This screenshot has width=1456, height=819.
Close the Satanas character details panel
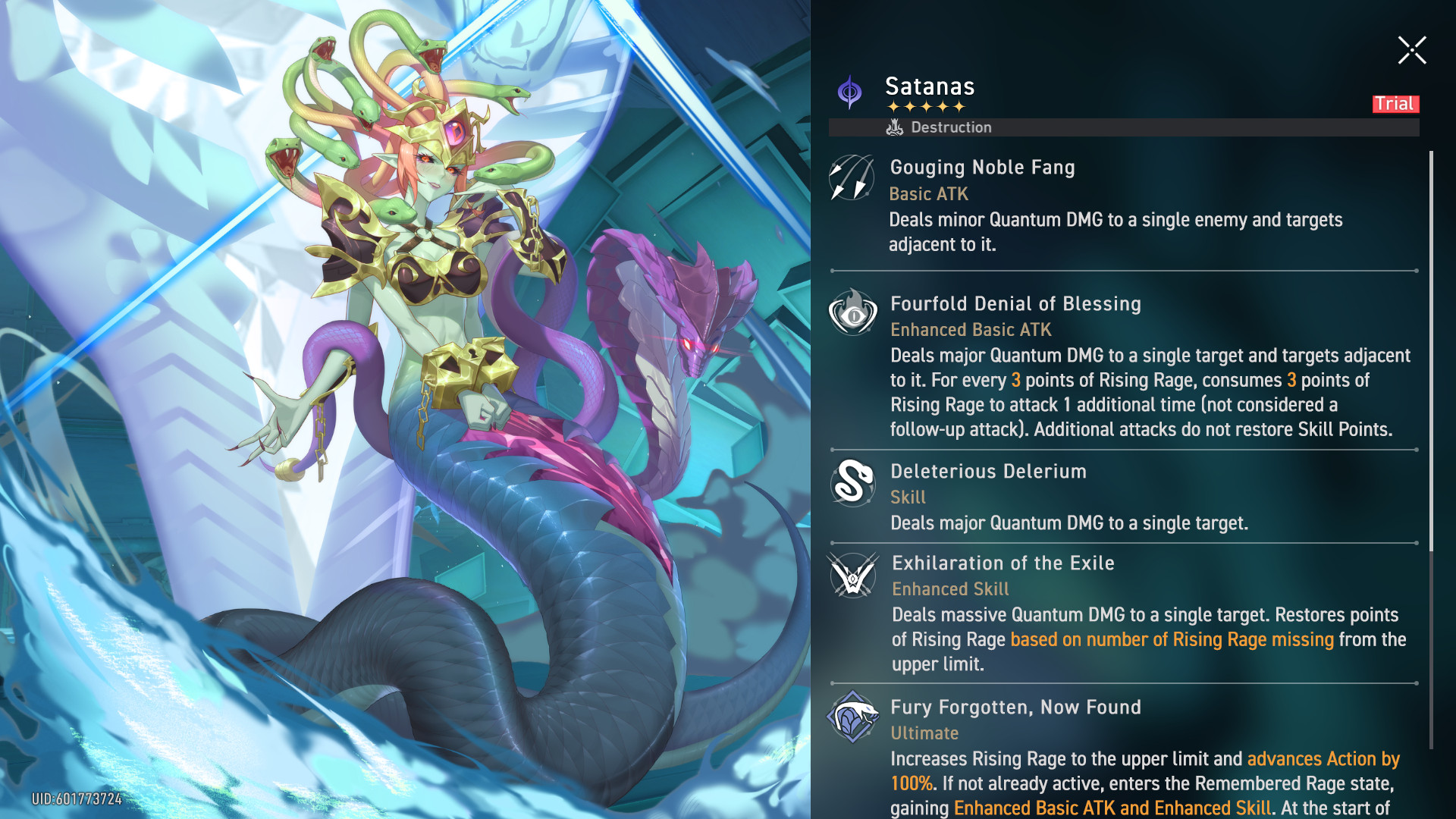[1411, 51]
